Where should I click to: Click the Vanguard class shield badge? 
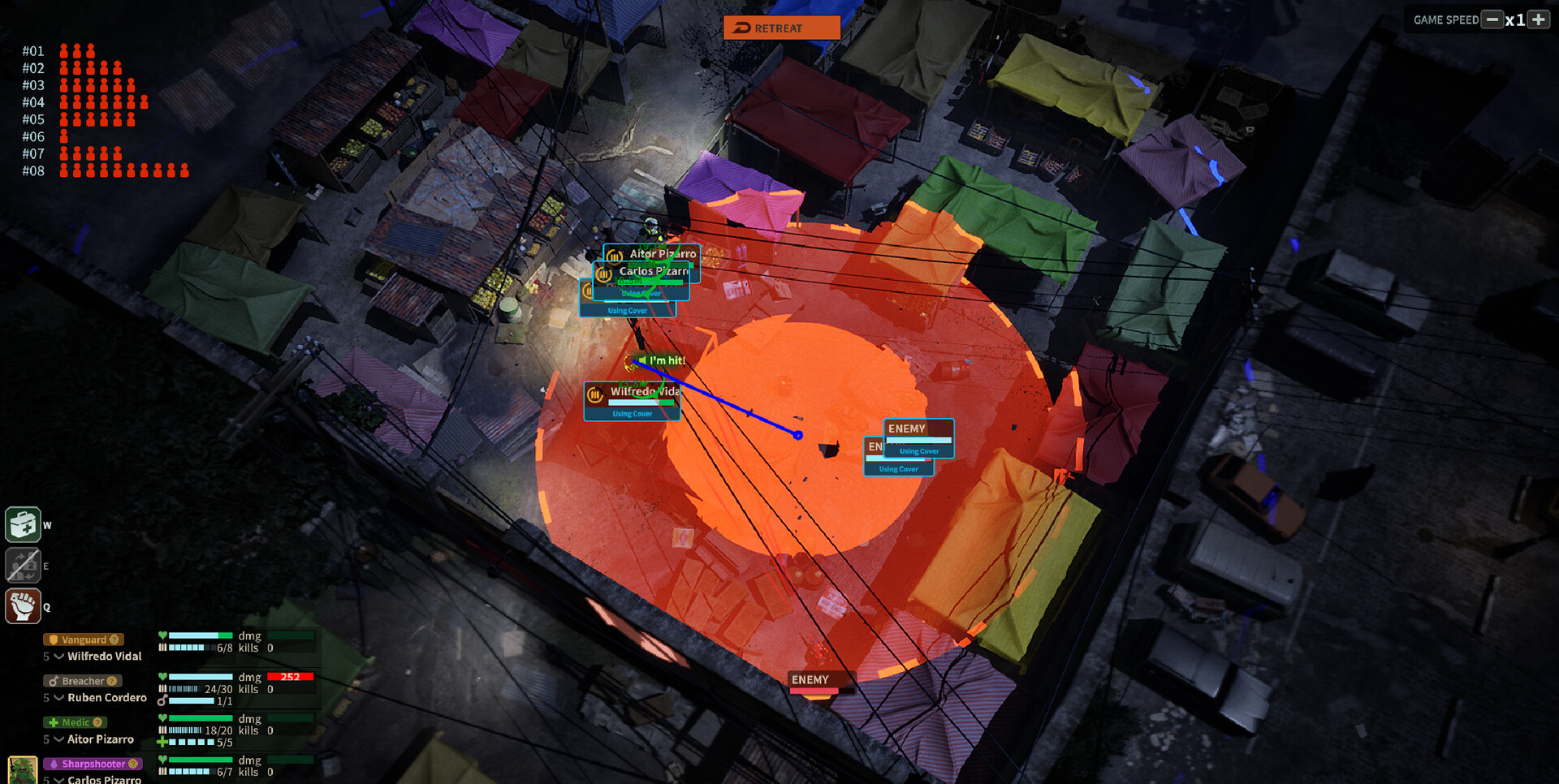coord(52,639)
